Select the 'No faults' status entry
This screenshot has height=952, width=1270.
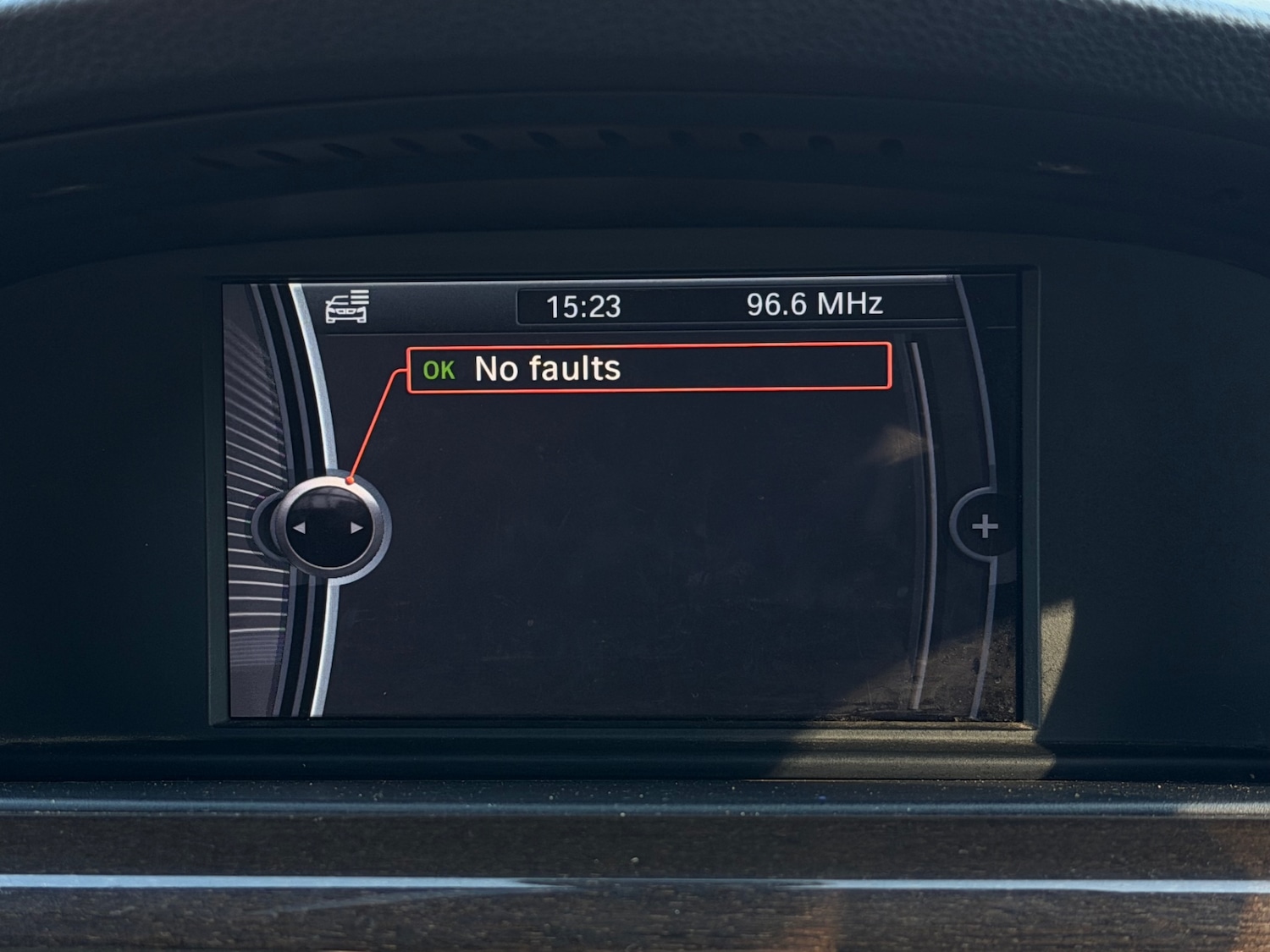tap(648, 368)
